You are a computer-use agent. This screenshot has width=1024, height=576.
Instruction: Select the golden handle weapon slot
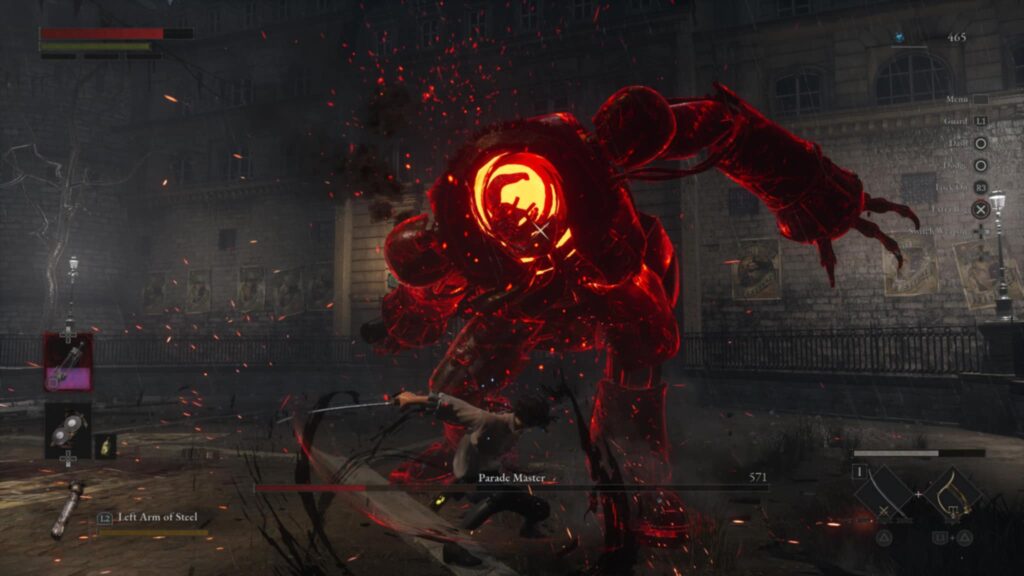coord(952,494)
